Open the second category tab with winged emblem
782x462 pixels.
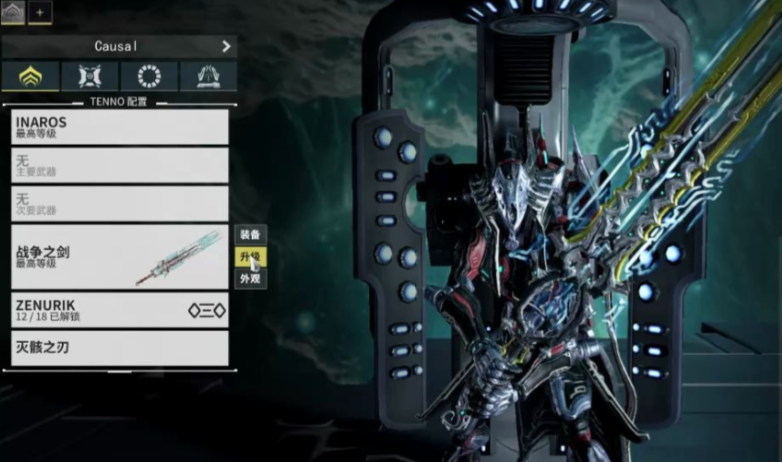tap(90, 76)
